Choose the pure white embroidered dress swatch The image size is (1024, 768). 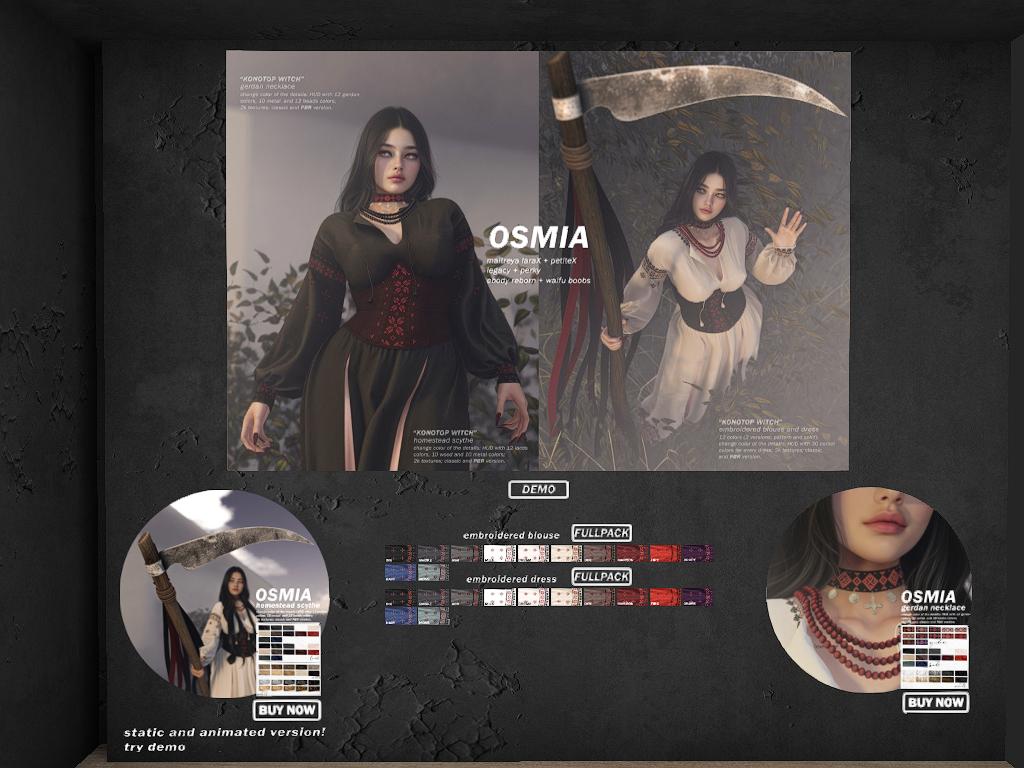pyautogui.click(x=499, y=597)
